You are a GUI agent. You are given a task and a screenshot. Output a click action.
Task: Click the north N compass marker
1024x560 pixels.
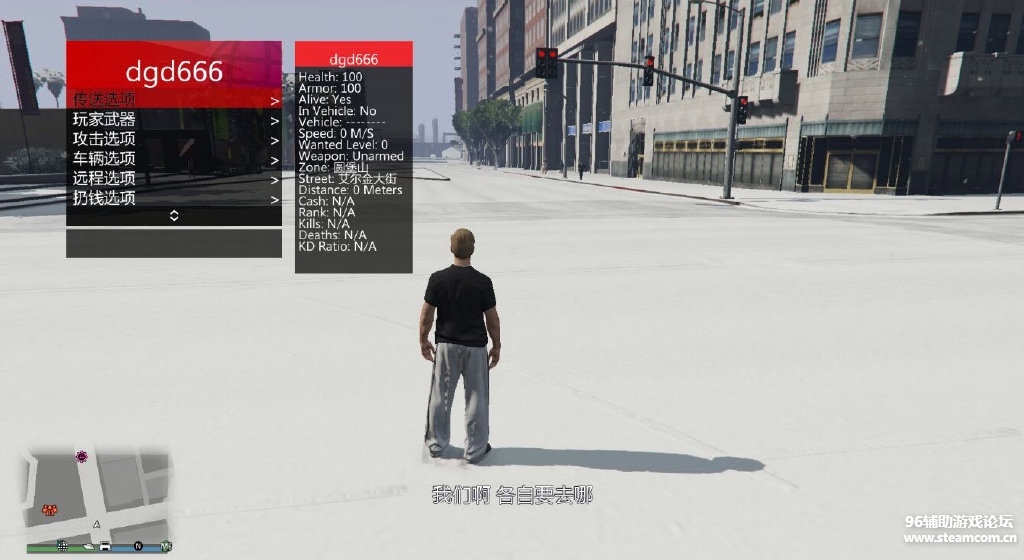coord(139,546)
